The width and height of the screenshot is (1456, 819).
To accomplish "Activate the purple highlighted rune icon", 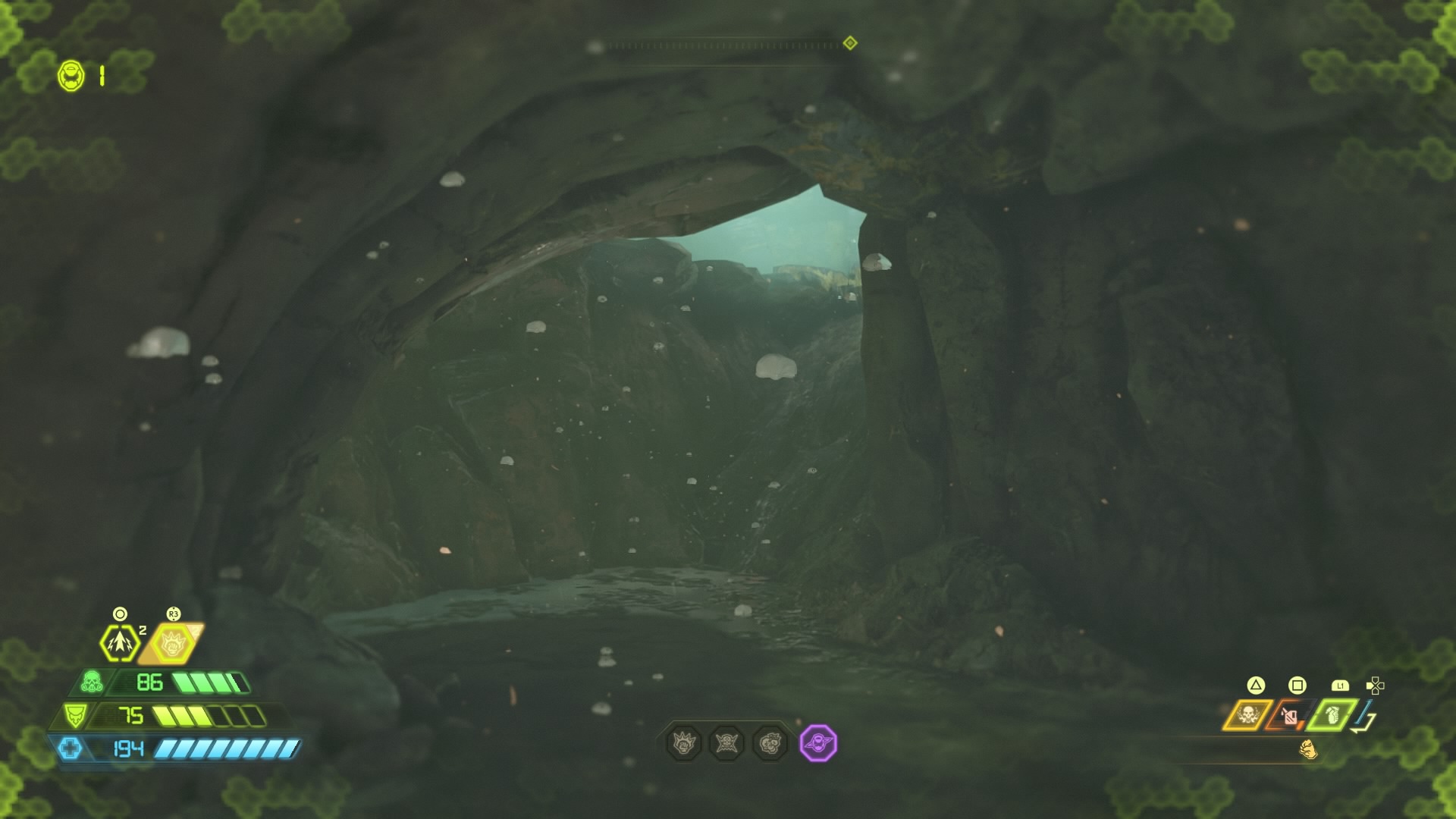I will [818, 743].
